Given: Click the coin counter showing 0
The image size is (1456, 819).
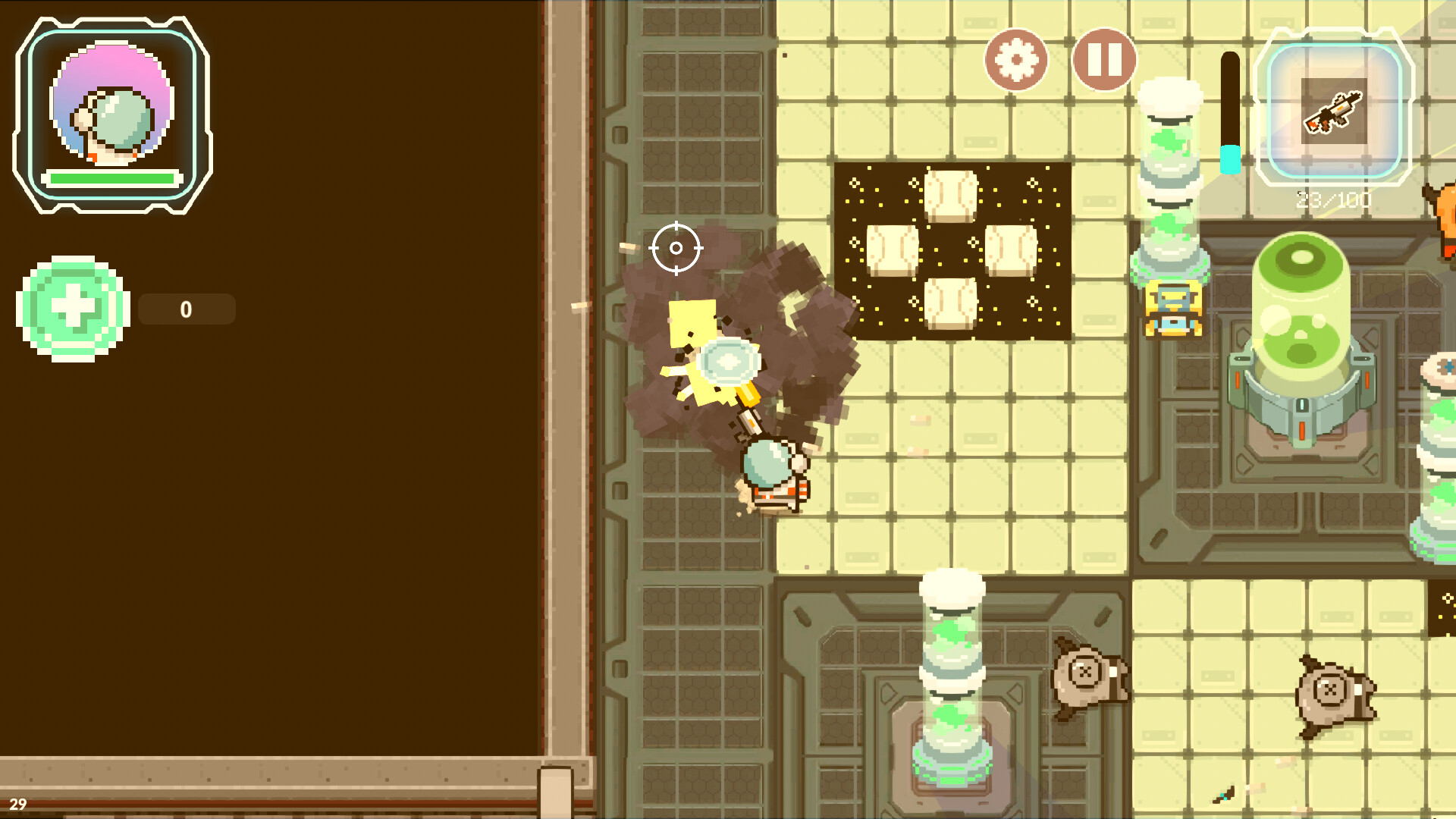Looking at the screenshot, I should click(x=187, y=309).
